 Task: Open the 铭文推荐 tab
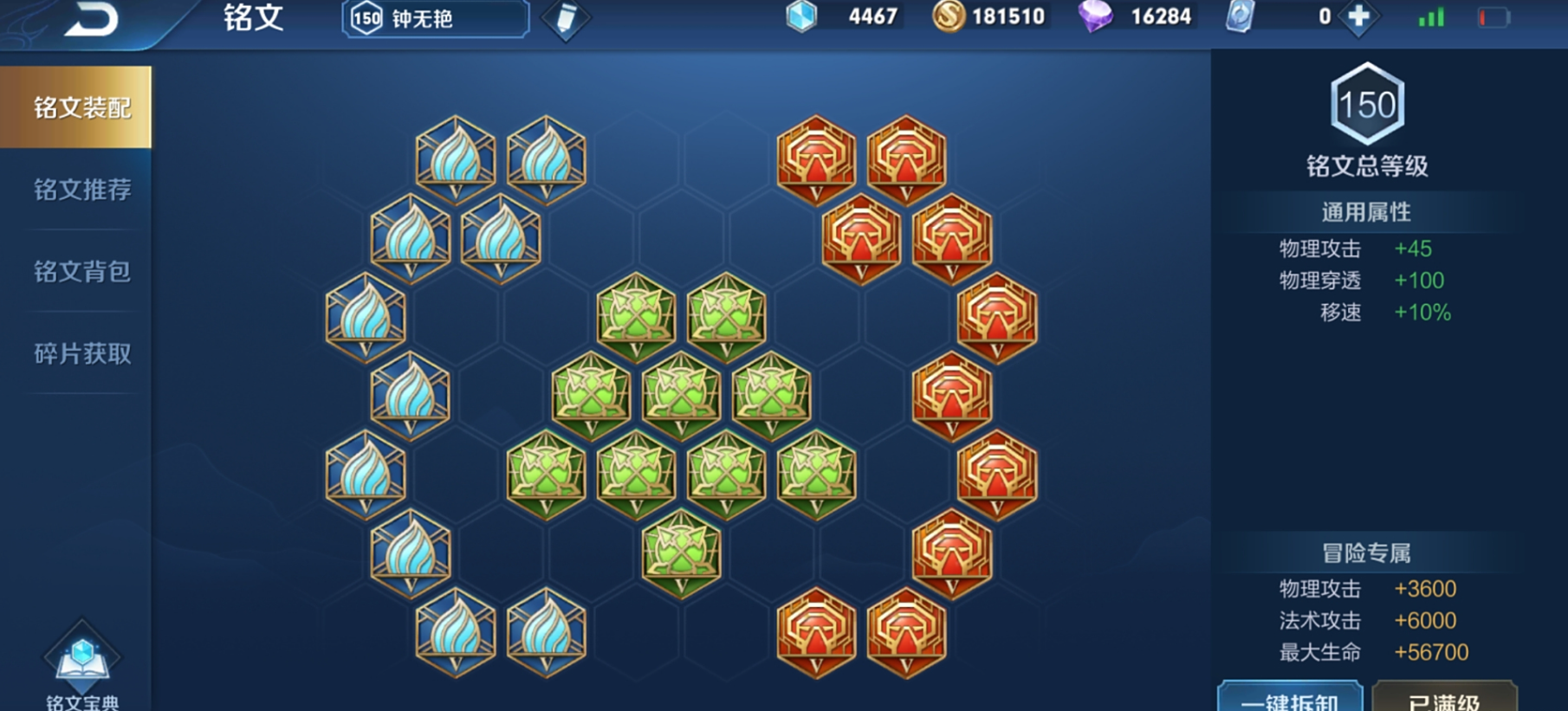(x=81, y=190)
